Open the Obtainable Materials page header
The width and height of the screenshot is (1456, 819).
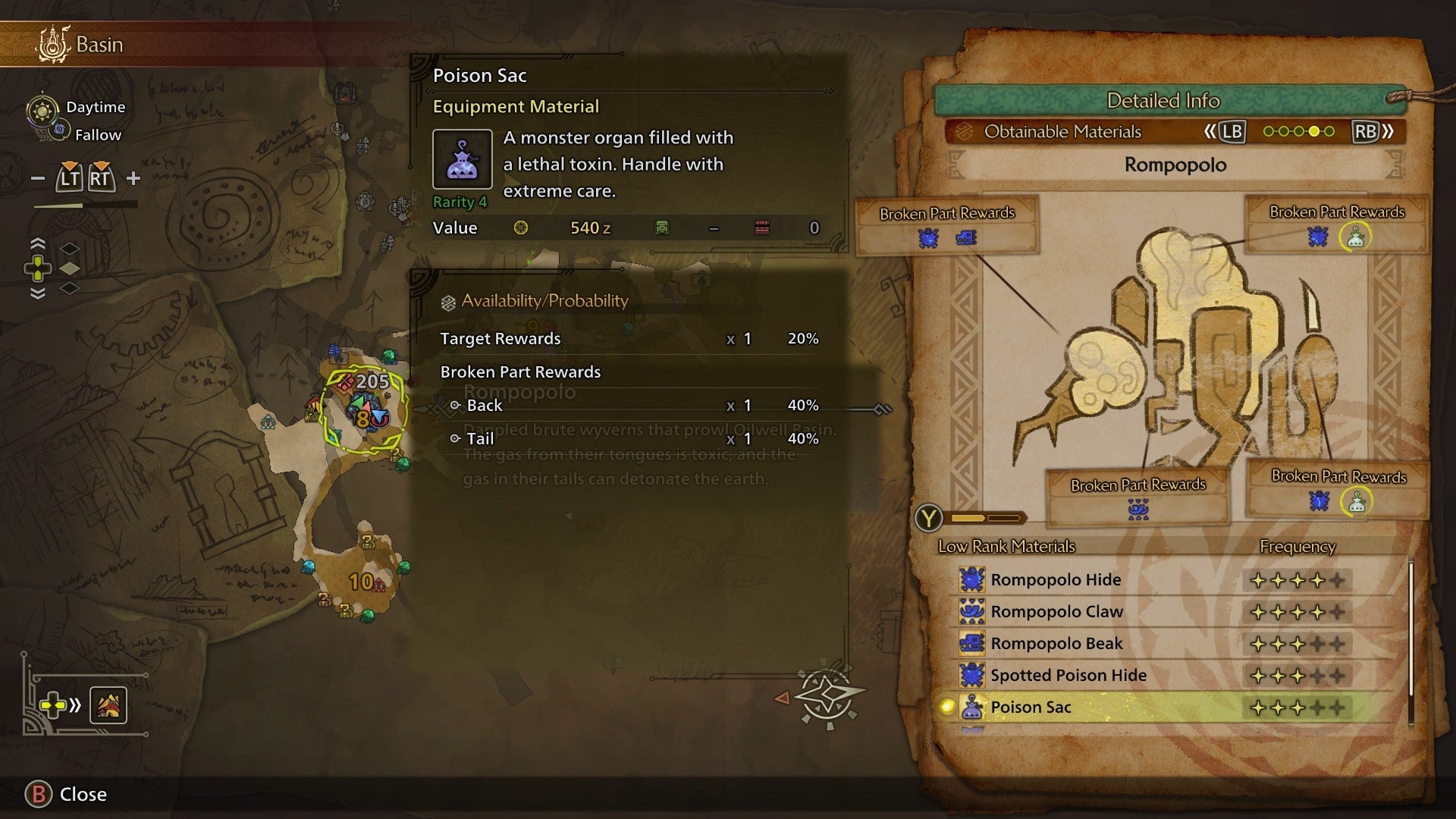pyautogui.click(x=1062, y=132)
